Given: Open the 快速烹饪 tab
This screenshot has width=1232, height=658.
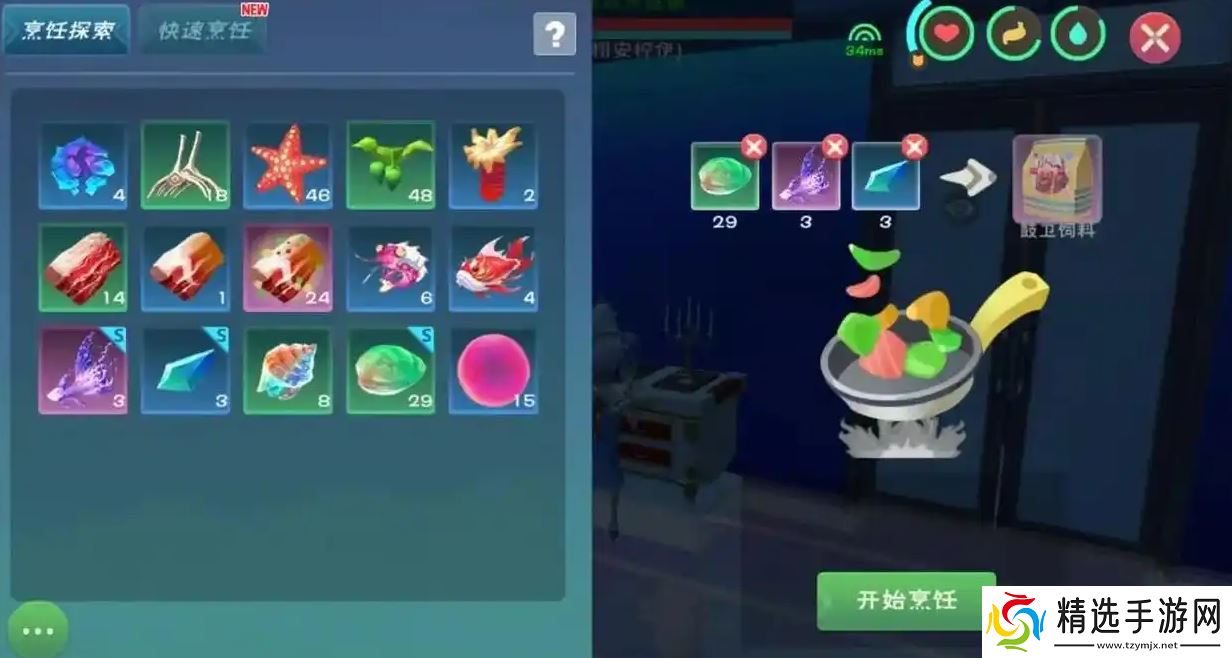Looking at the screenshot, I should tap(205, 31).
